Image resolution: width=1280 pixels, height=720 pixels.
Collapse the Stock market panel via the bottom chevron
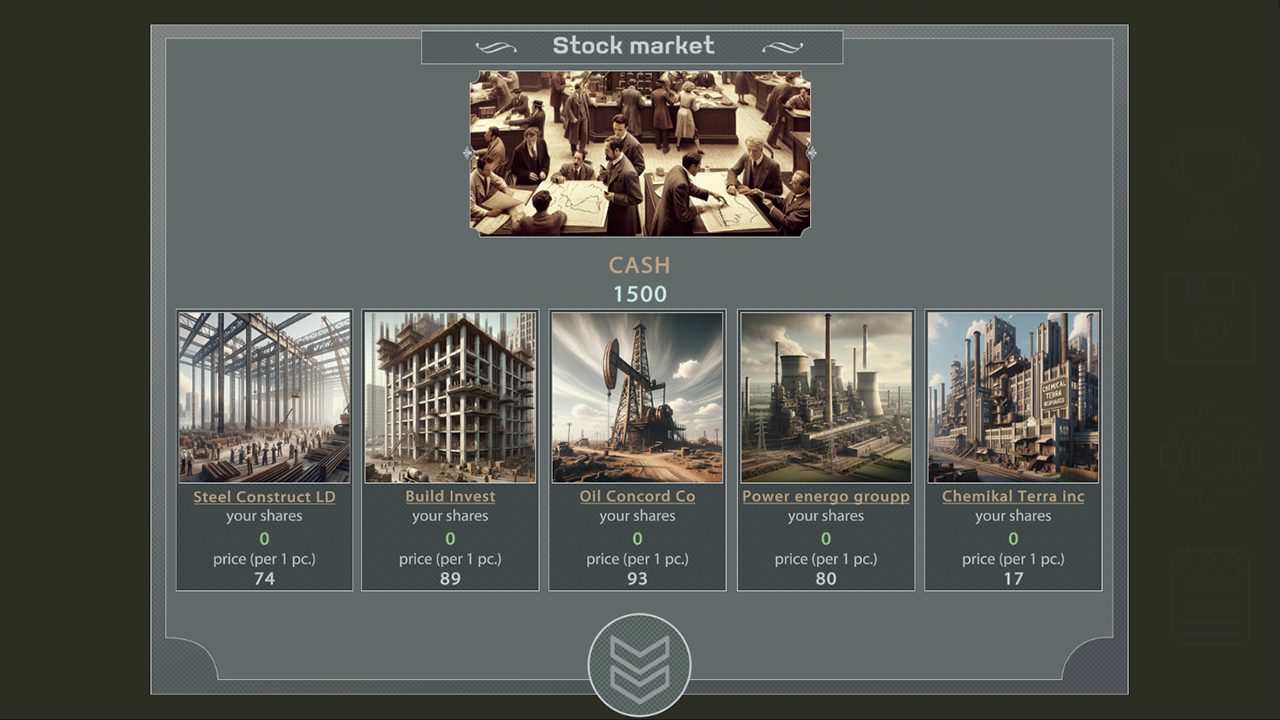click(639, 662)
